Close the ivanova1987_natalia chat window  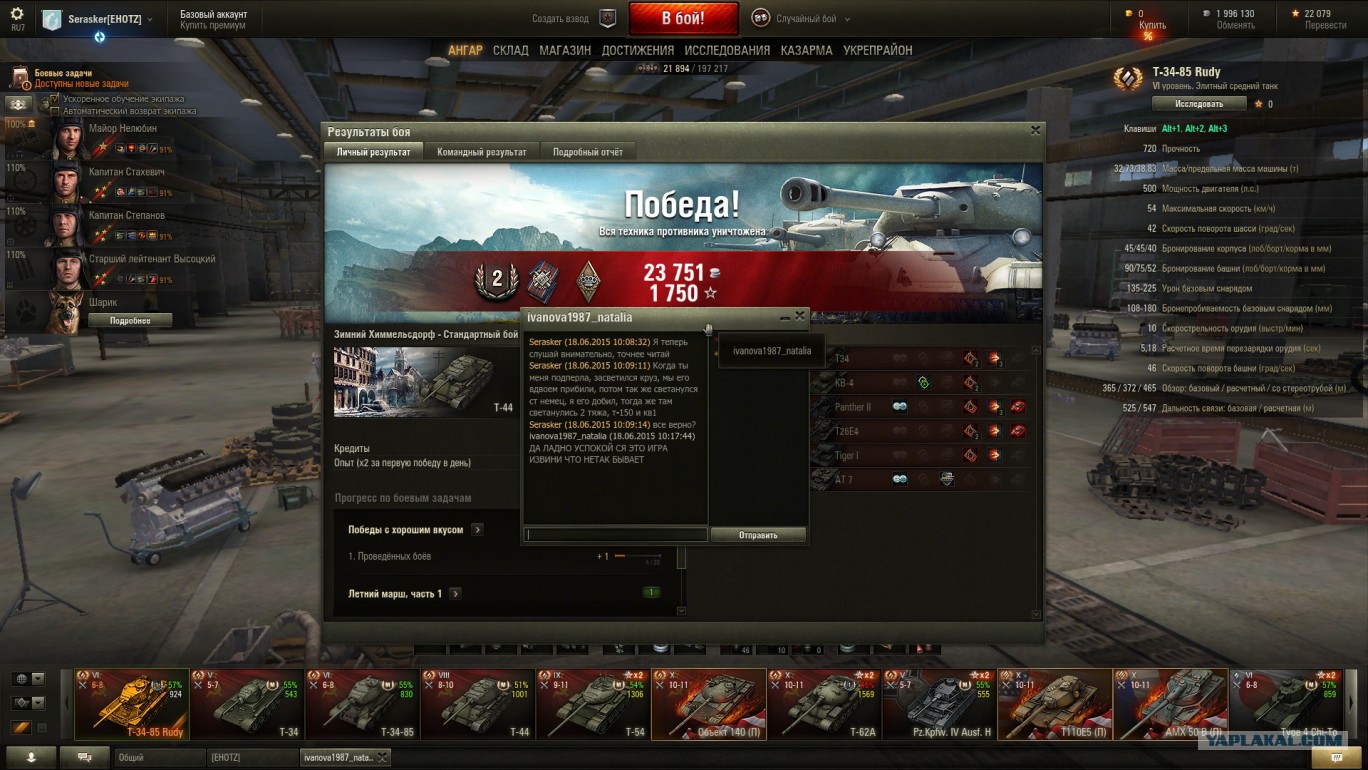799,316
